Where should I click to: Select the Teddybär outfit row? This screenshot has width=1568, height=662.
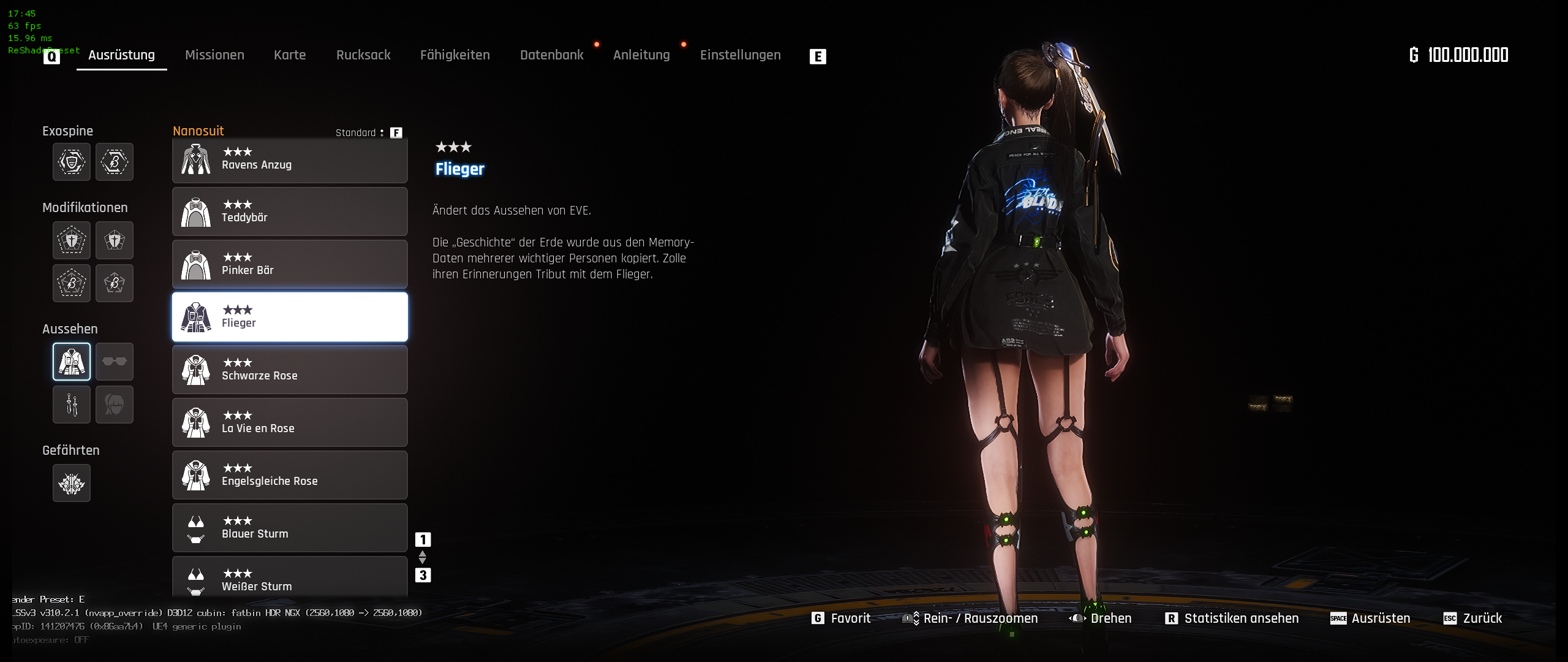click(x=290, y=212)
